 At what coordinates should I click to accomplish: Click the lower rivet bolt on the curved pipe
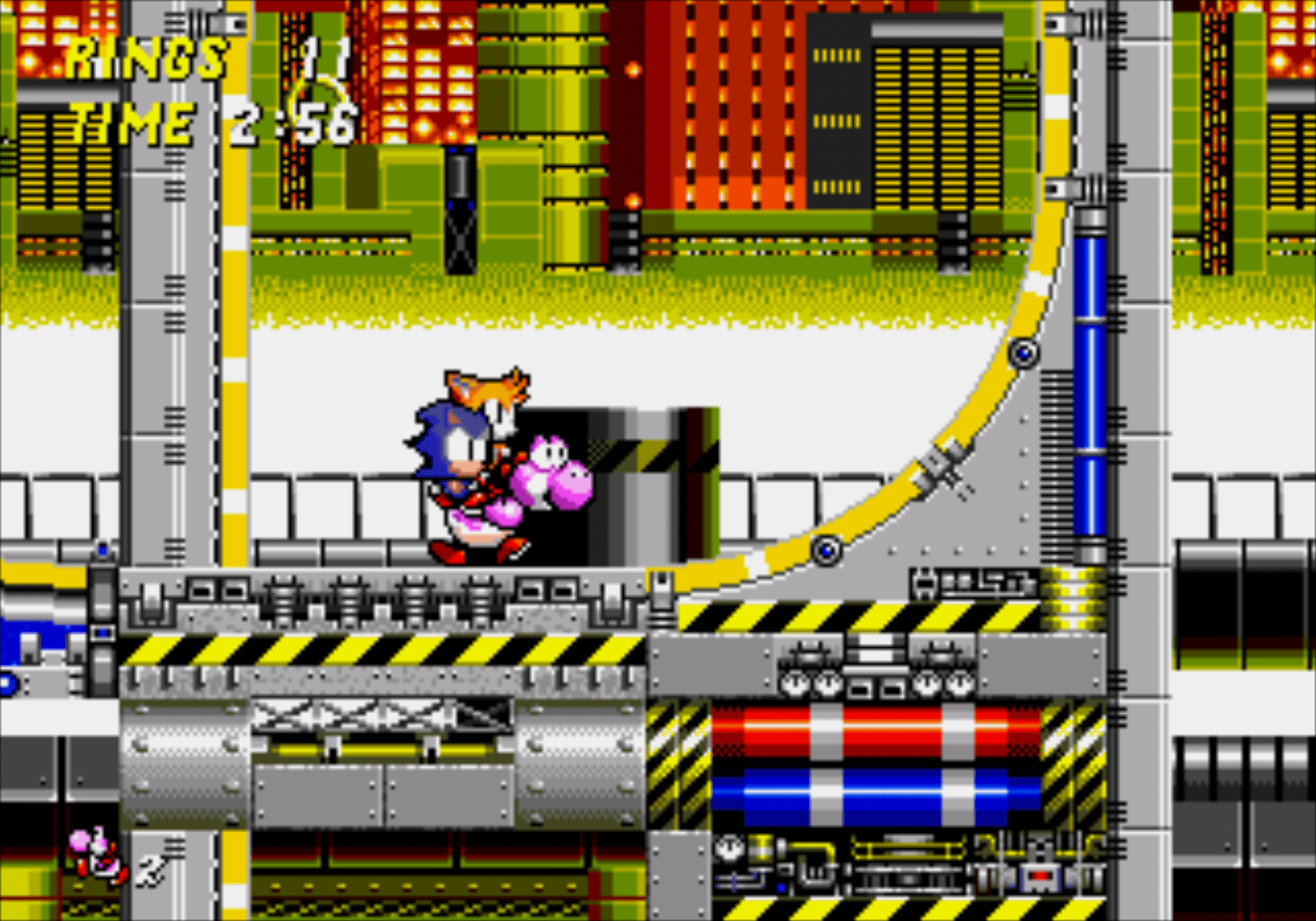tap(826, 550)
